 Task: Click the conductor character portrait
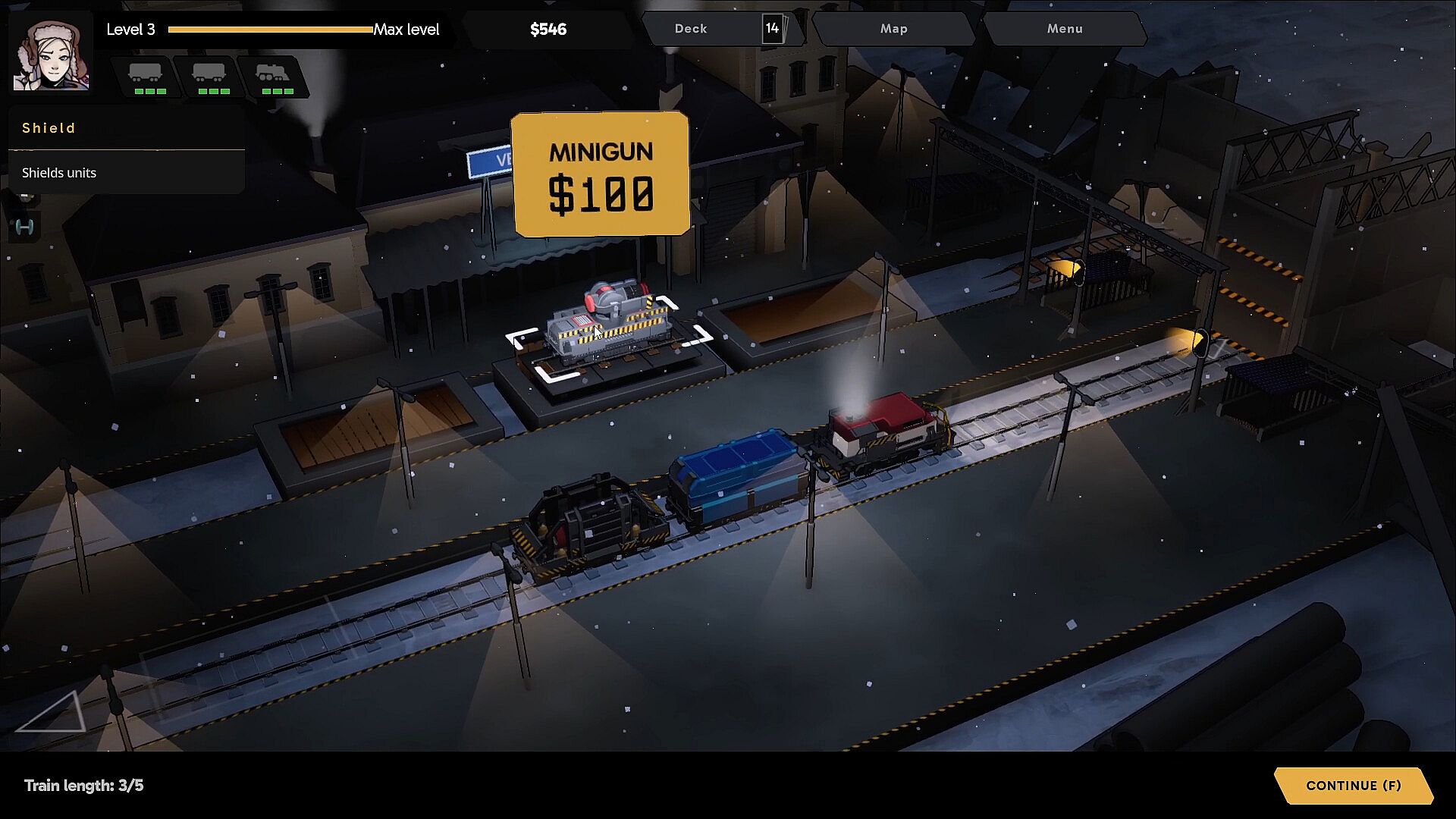coord(51,55)
